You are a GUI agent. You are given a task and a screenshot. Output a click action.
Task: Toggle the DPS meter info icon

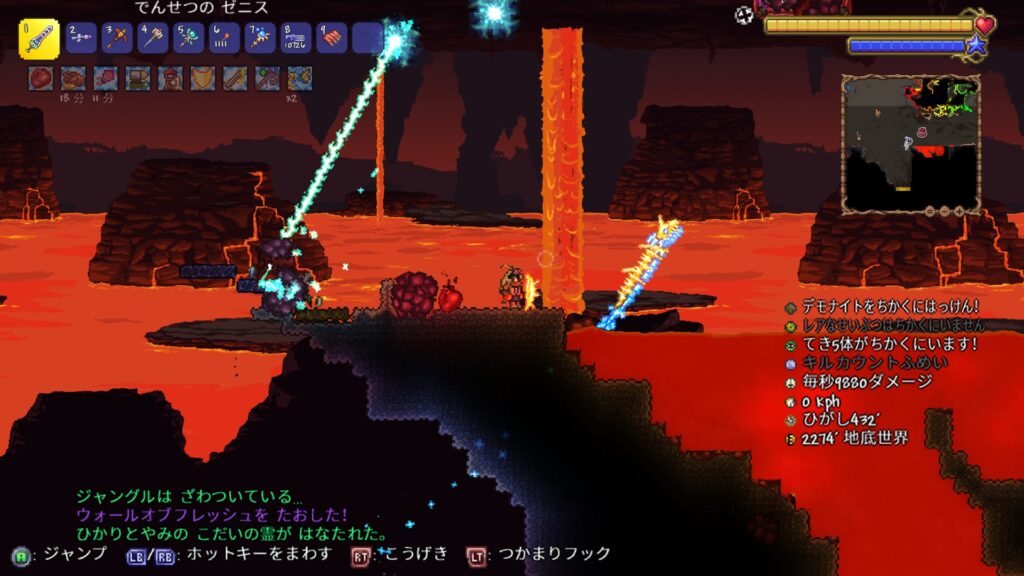791,382
